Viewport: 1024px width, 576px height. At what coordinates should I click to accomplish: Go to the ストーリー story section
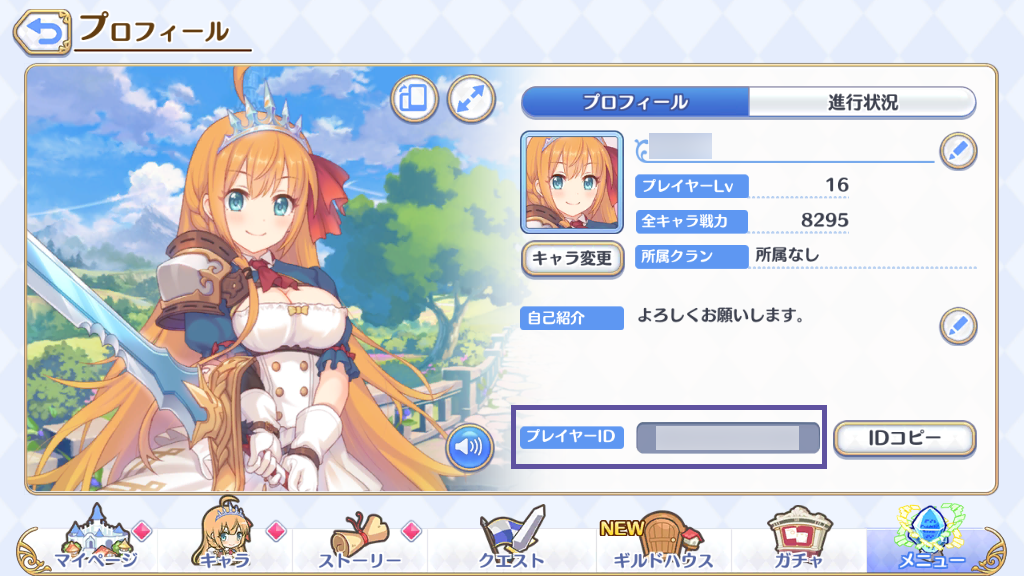click(360, 545)
